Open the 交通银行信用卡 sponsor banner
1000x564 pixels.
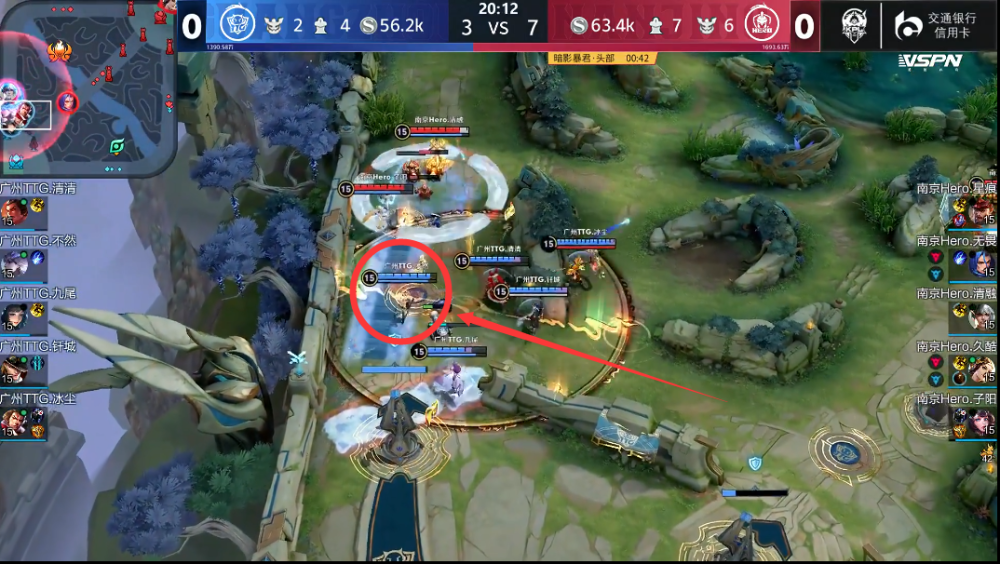[938, 25]
